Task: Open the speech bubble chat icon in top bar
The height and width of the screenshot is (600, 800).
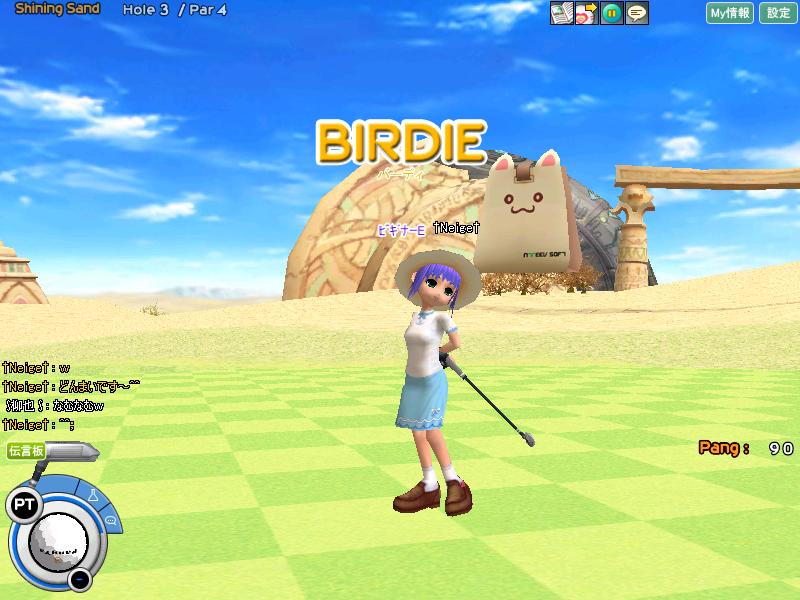Action: point(636,13)
